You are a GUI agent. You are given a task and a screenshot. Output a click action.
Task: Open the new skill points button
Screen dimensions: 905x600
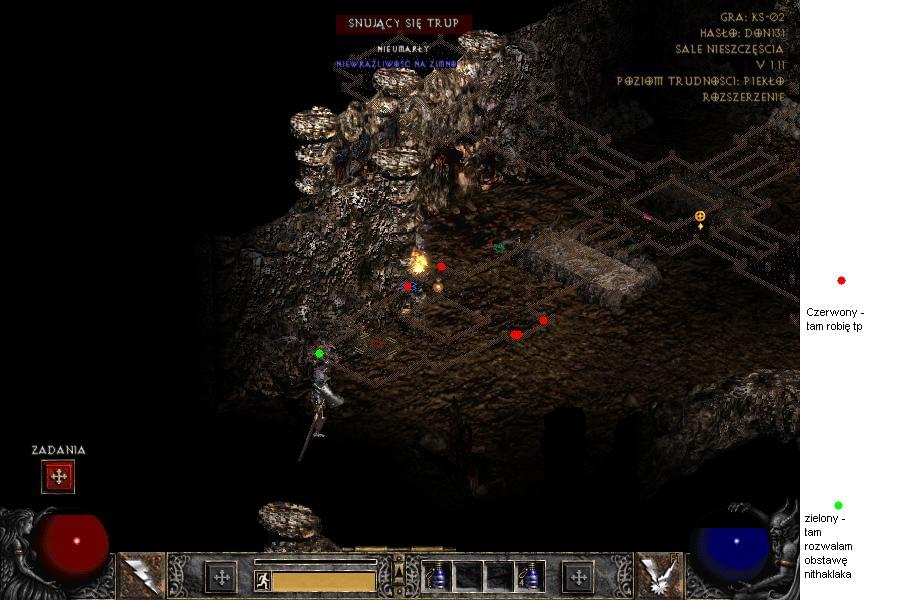pyautogui.click(x=578, y=577)
